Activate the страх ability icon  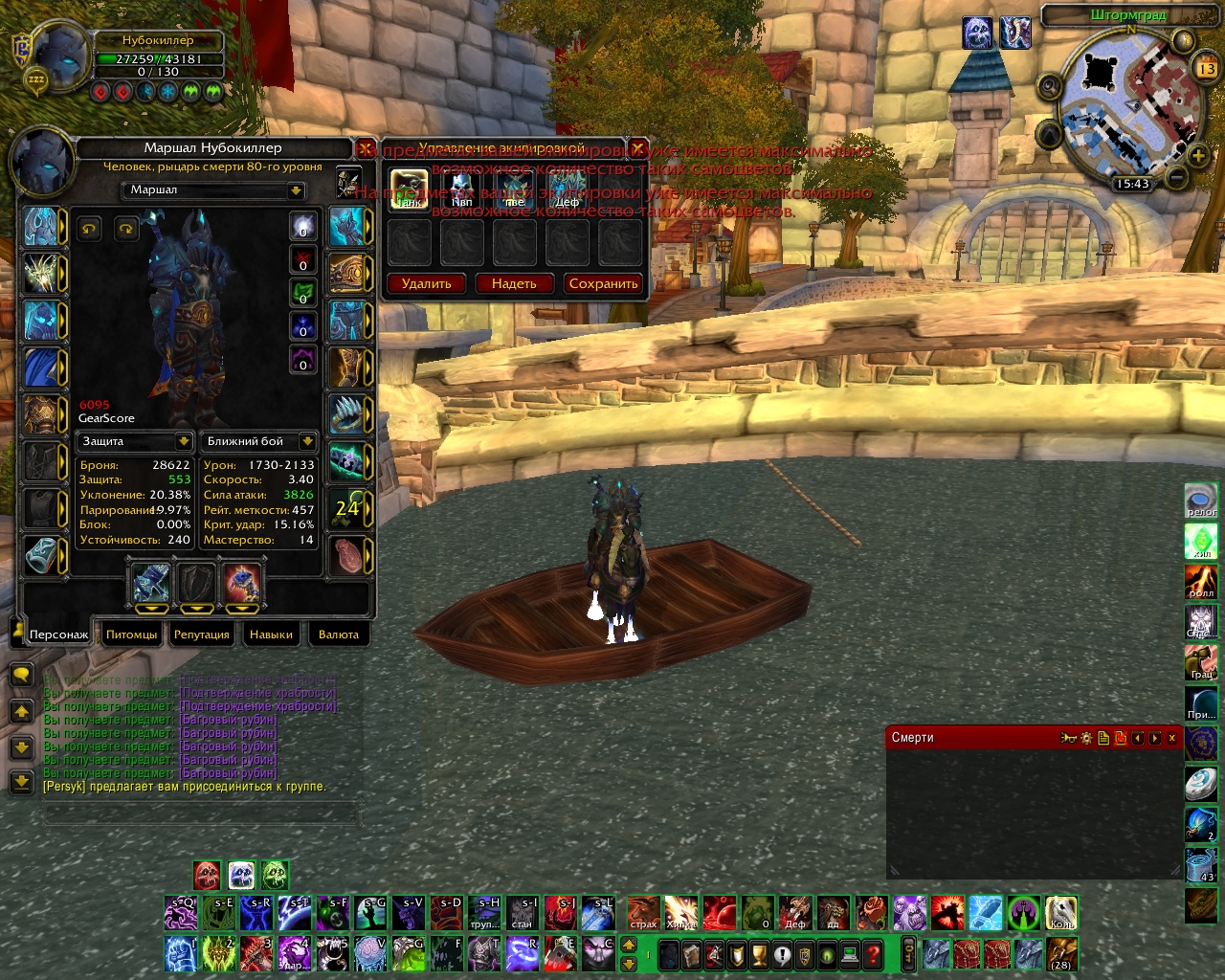click(x=643, y=913)
